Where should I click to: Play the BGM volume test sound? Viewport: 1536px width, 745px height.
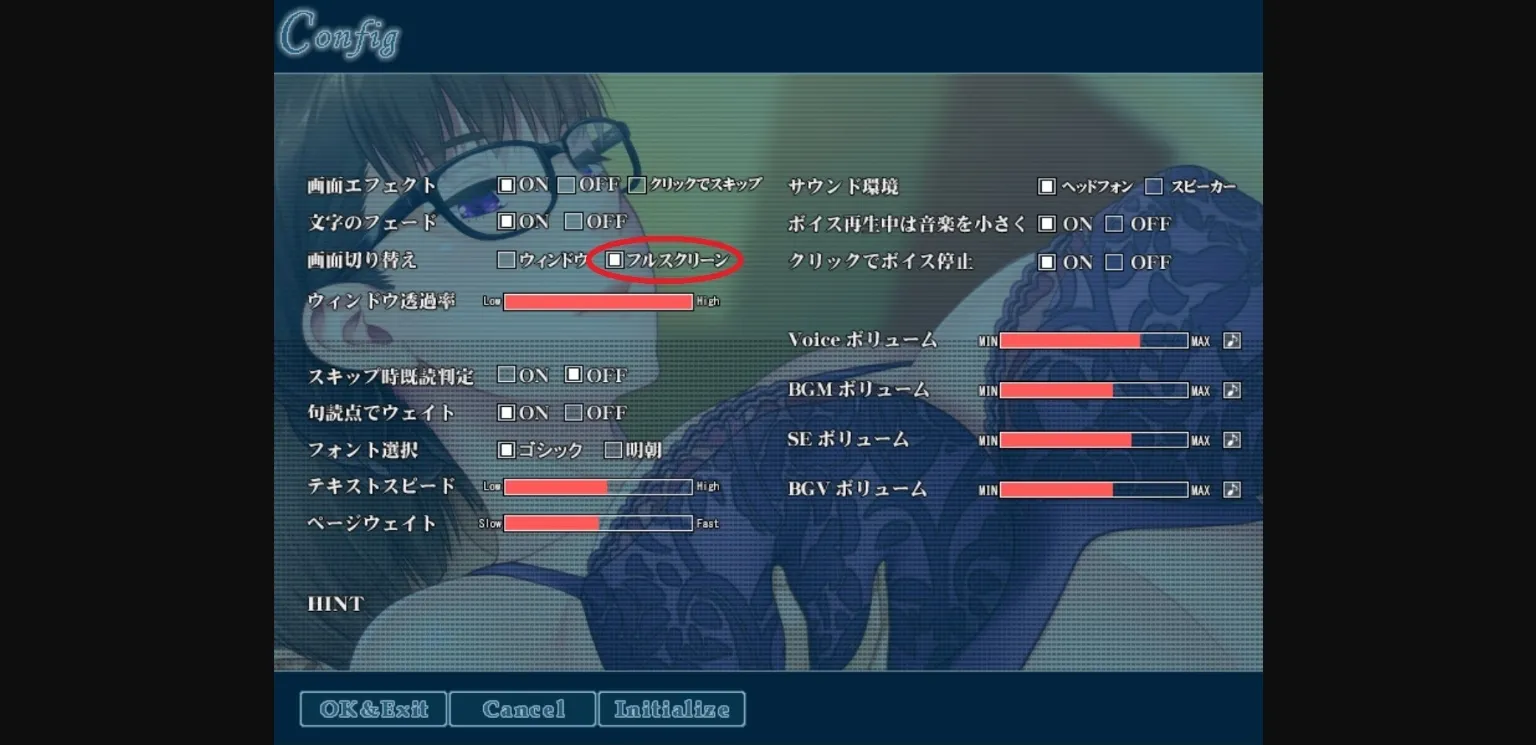click(1231, 390)
